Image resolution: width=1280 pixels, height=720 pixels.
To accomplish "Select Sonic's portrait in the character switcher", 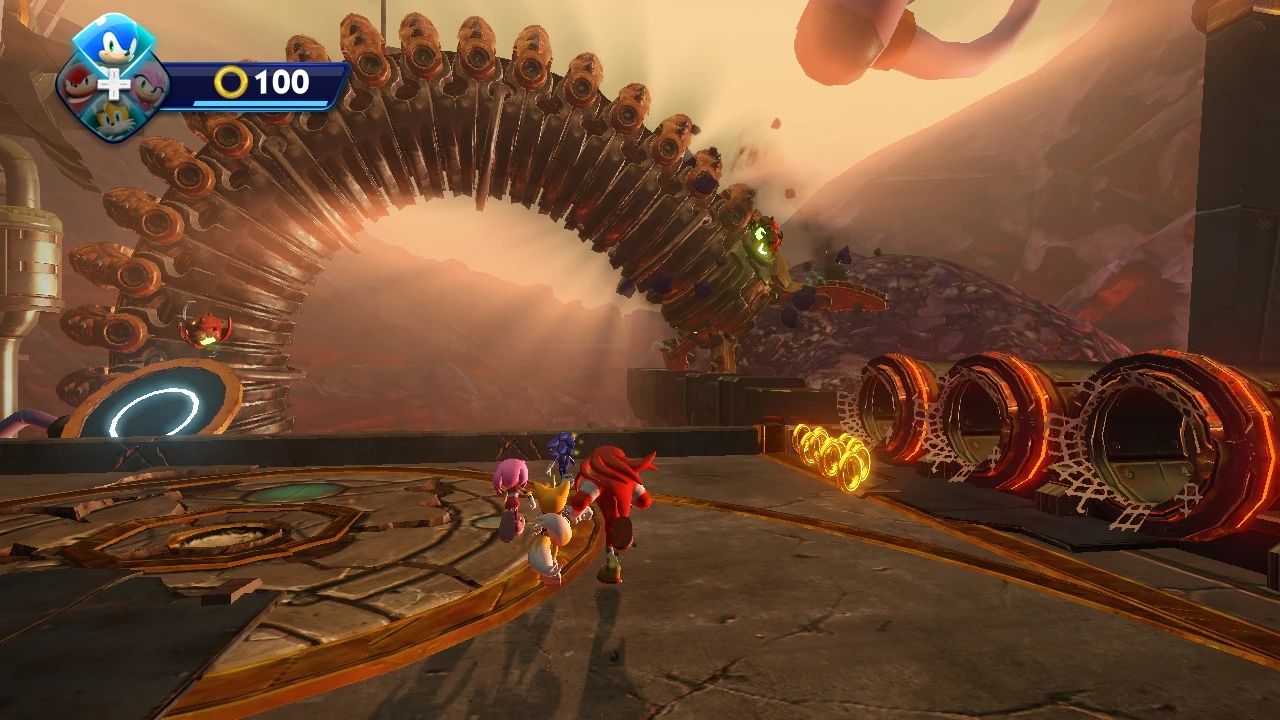I will pos(114,45).
